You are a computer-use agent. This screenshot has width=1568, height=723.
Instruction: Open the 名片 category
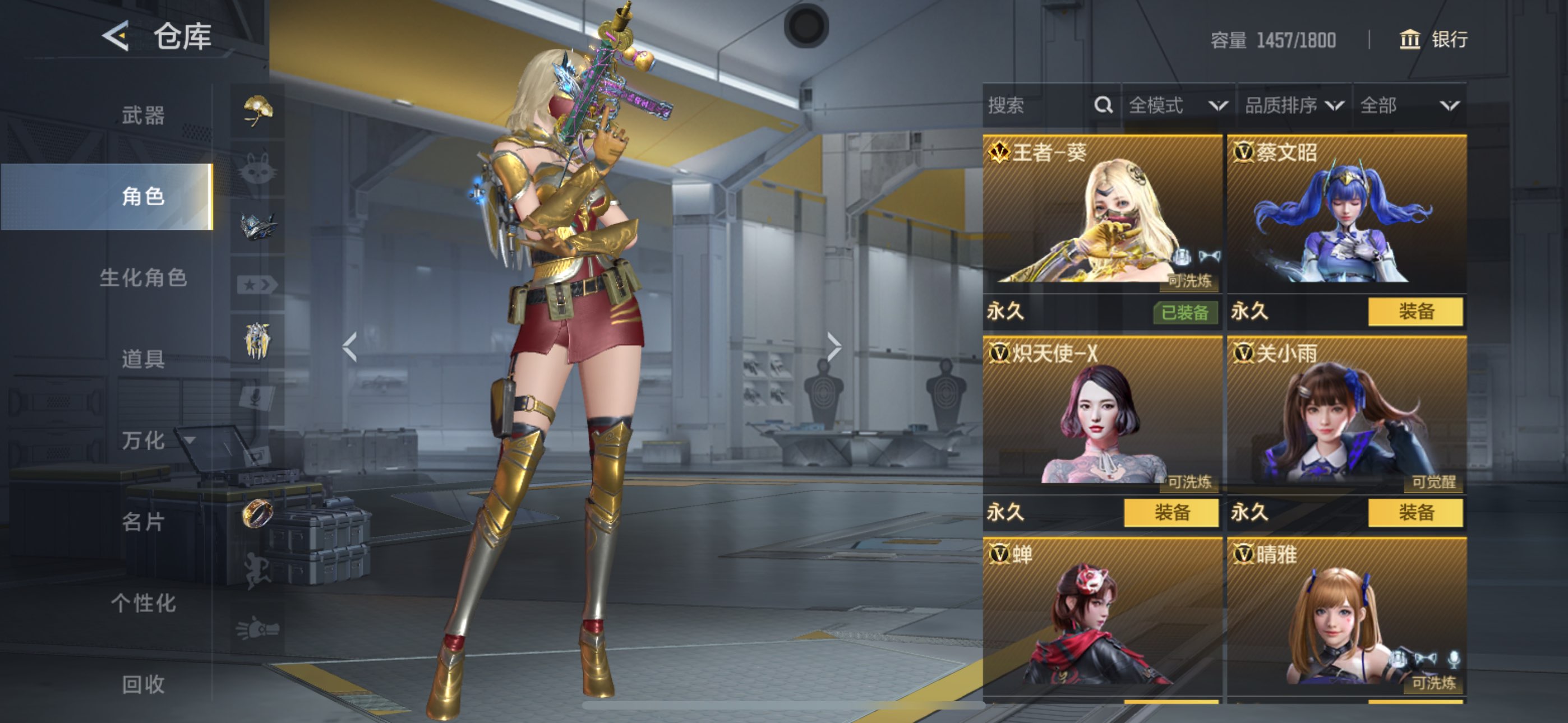[x=143, y=522]
